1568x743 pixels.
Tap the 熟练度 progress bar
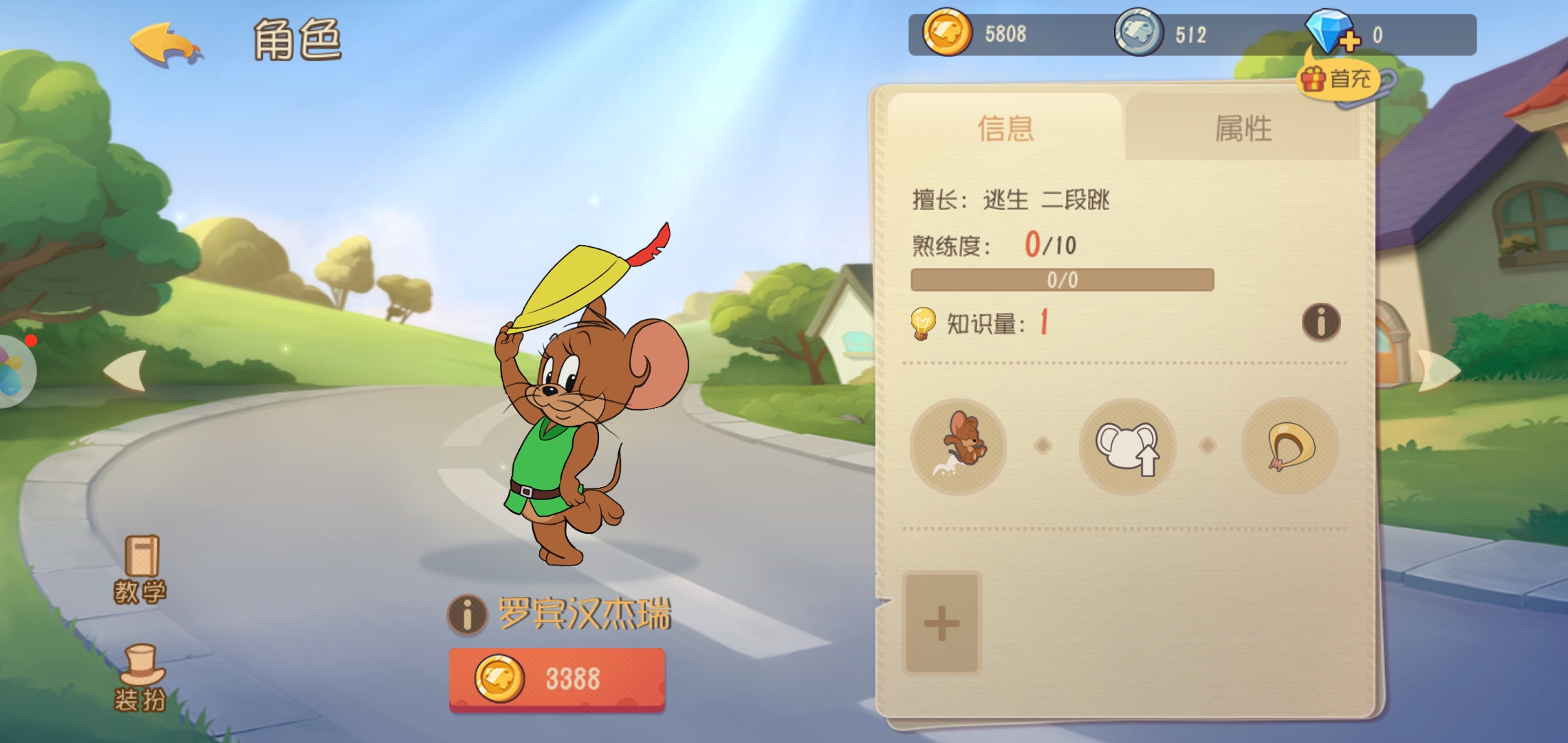(x=1060, y=279)
